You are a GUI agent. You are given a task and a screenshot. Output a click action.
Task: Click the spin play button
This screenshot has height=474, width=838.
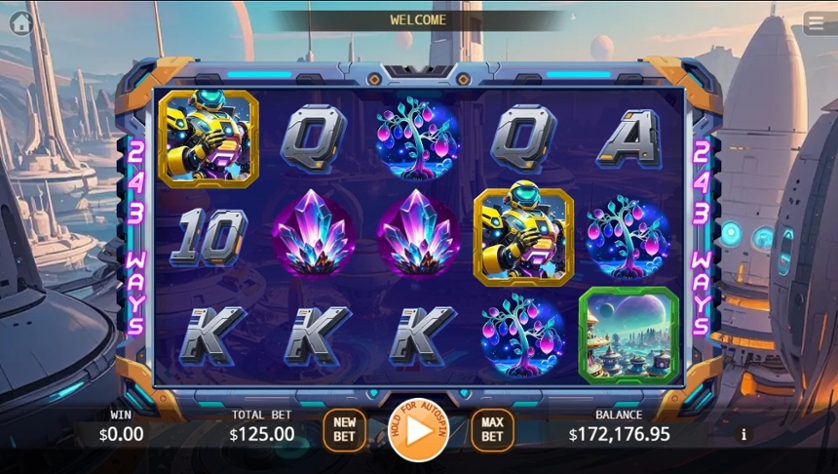tap(417, 431)
